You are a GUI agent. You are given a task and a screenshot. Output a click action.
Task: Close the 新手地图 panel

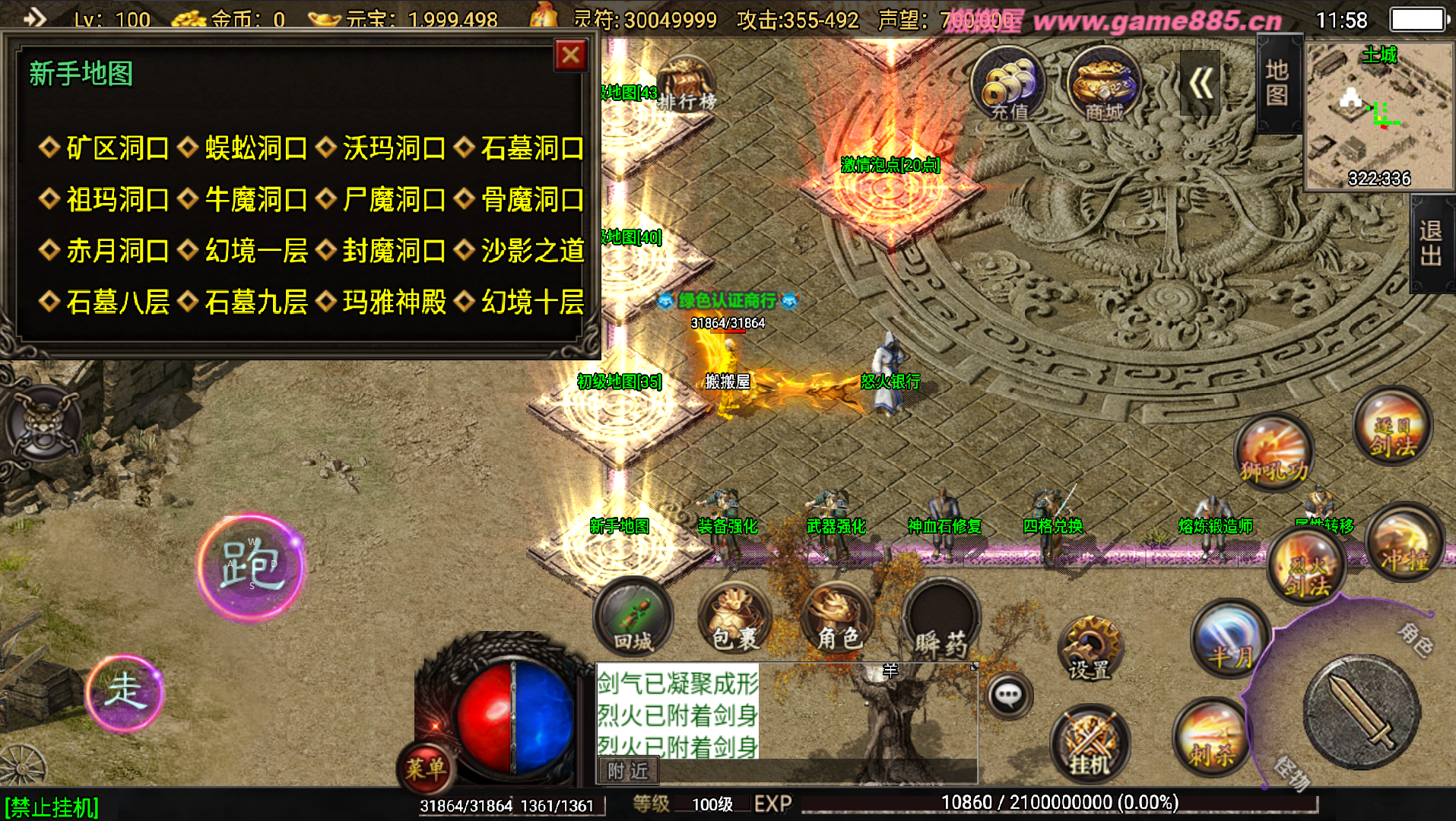(571, 55)
